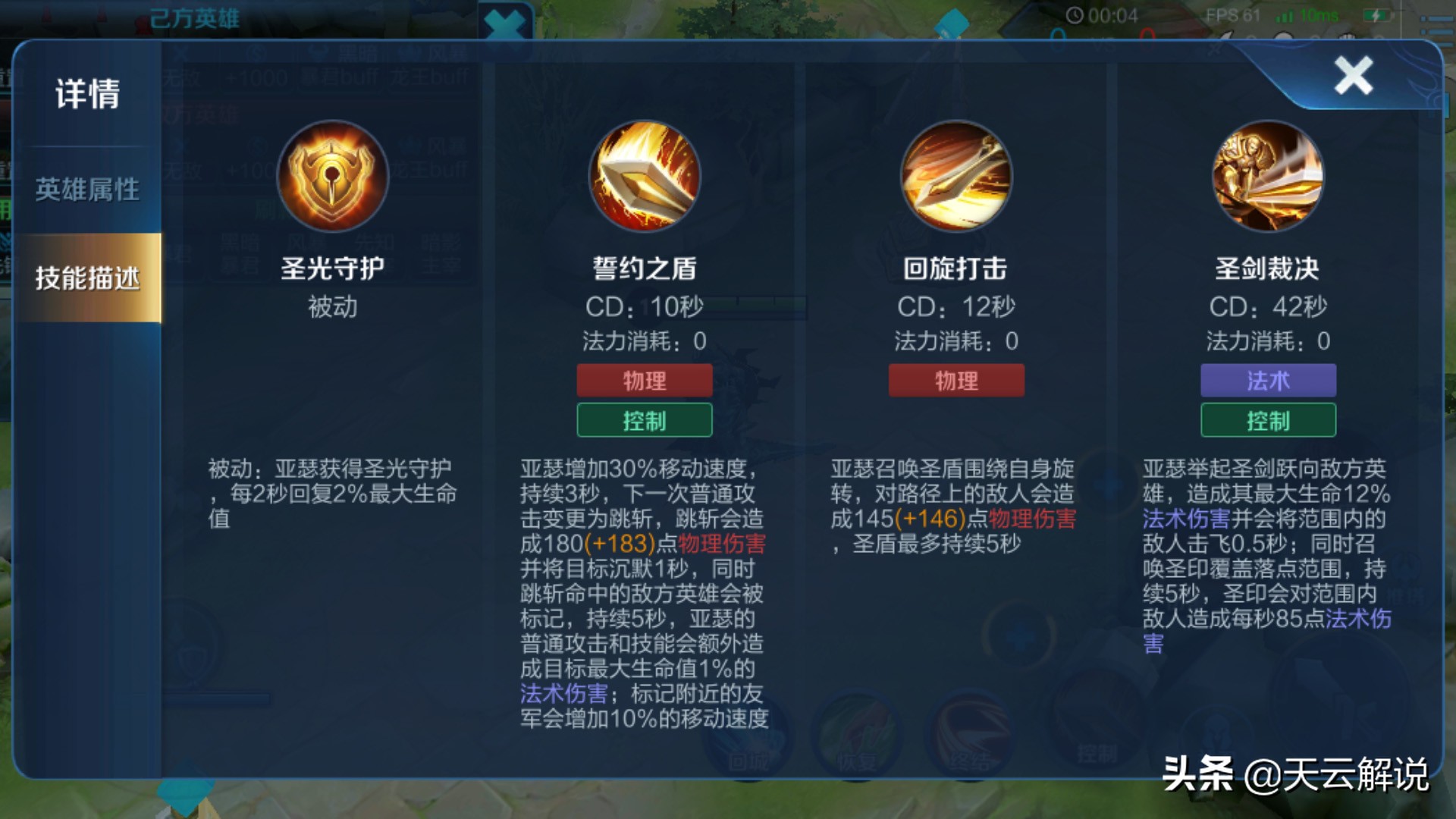Click the match timer clock icon showing 00:04
Image resolution: width=1456 pixels, height=819 pixels.
(x=1075, y=14)
